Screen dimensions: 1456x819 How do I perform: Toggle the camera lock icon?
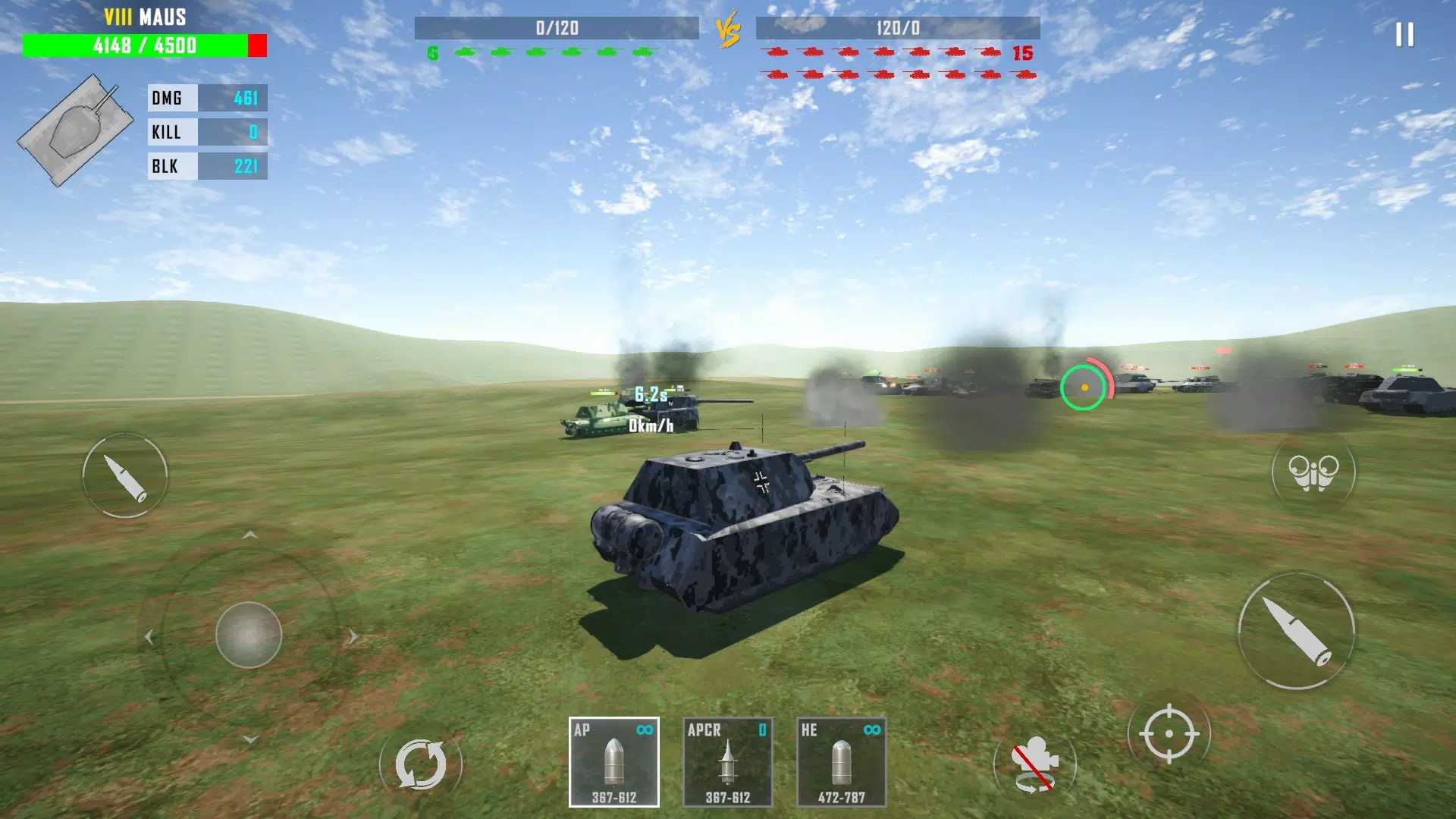[1035, 764]
